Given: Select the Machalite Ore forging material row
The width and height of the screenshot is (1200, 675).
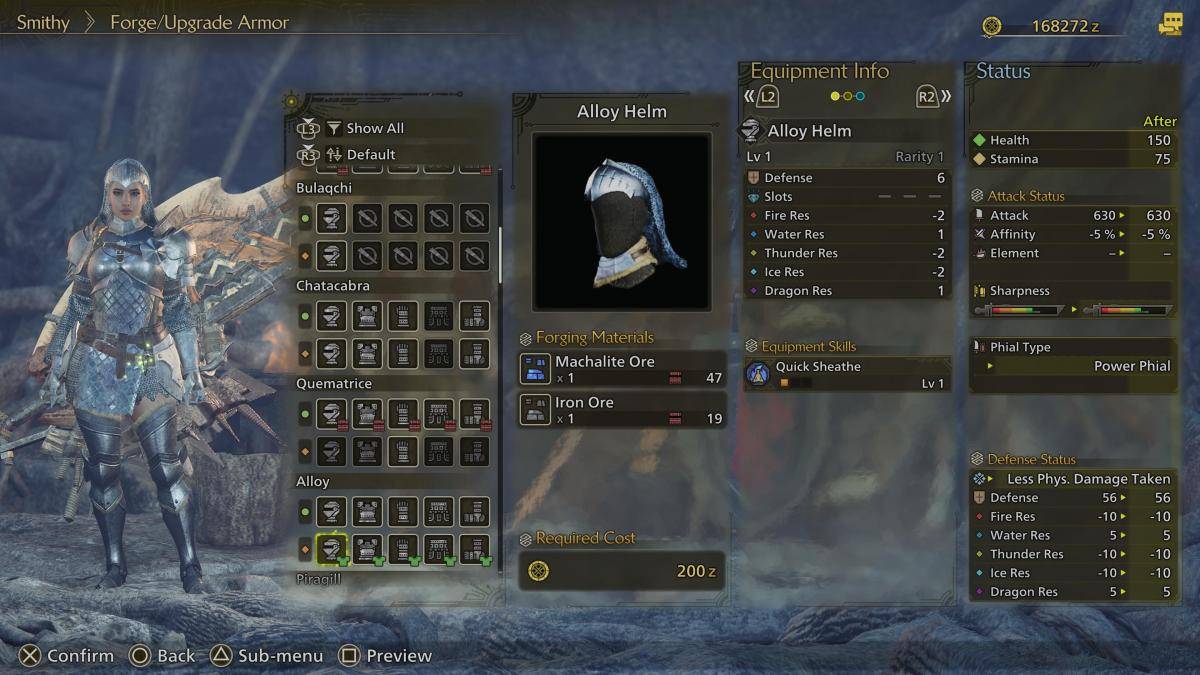Looking at the screenshot, I should click(x=621, y=369).
